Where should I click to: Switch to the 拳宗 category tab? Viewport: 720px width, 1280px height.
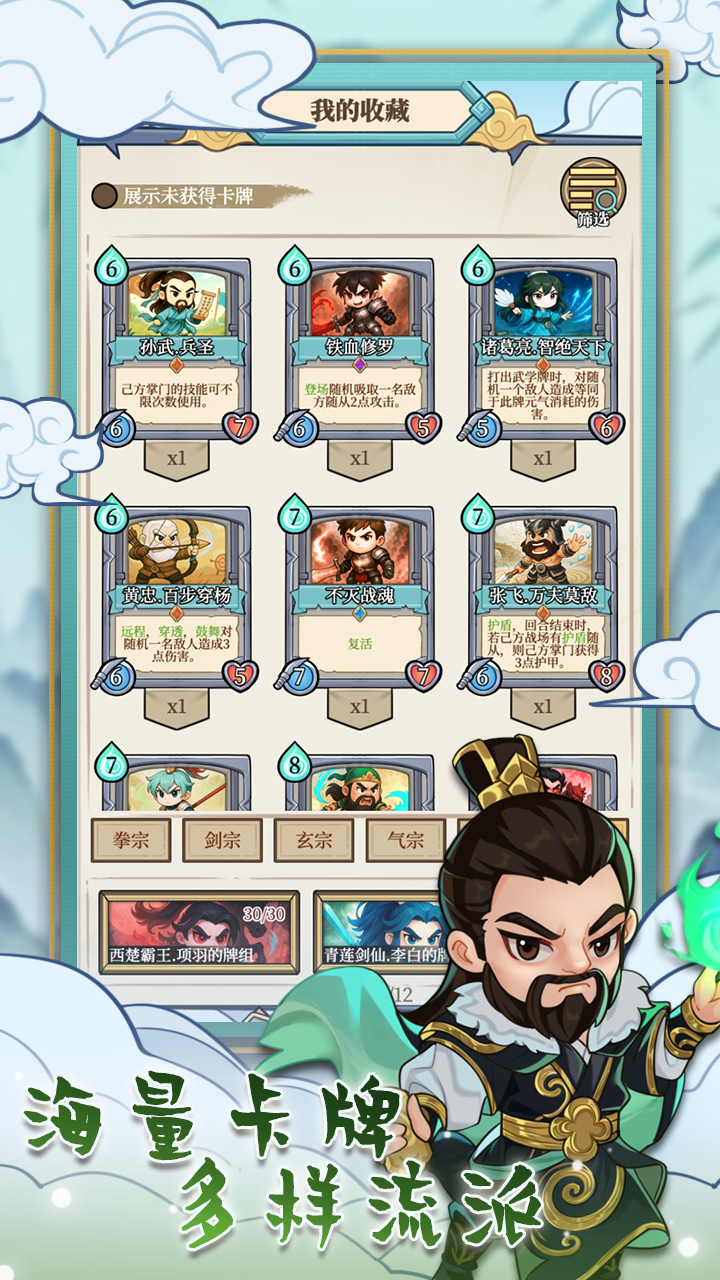click(131, 840)
